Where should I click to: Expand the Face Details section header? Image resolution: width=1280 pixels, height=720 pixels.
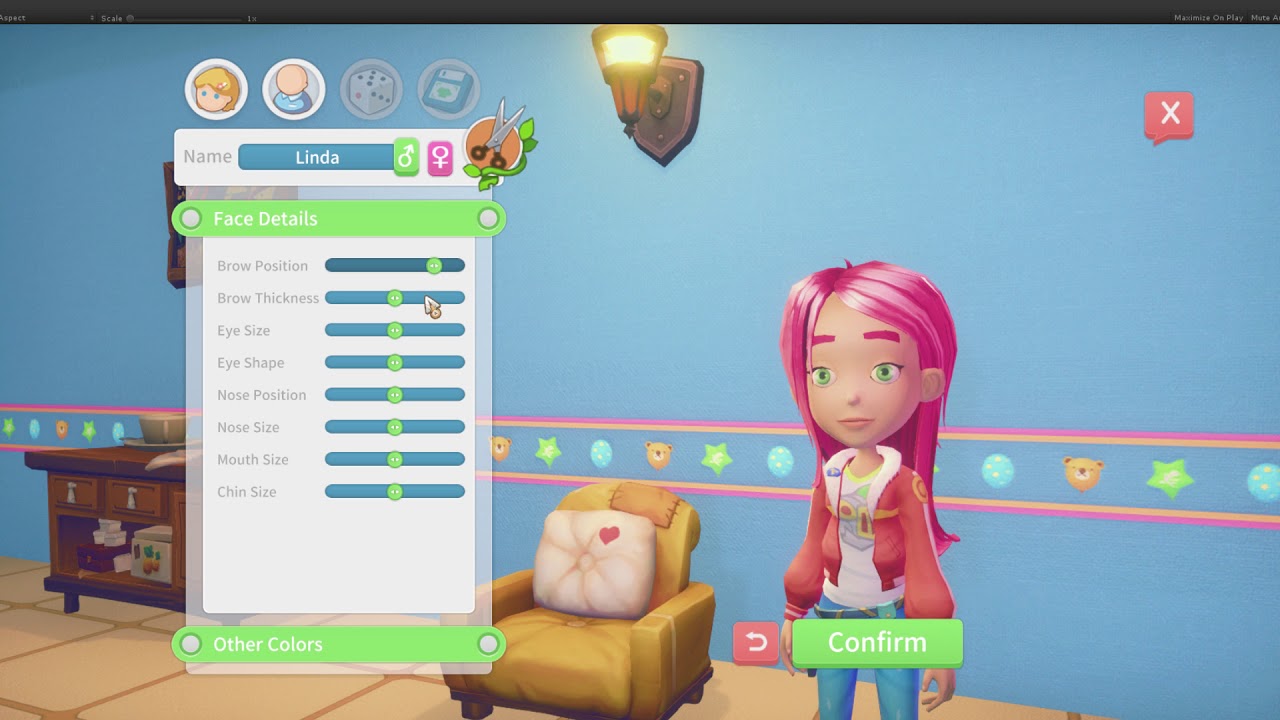click(x=338, y=219)
